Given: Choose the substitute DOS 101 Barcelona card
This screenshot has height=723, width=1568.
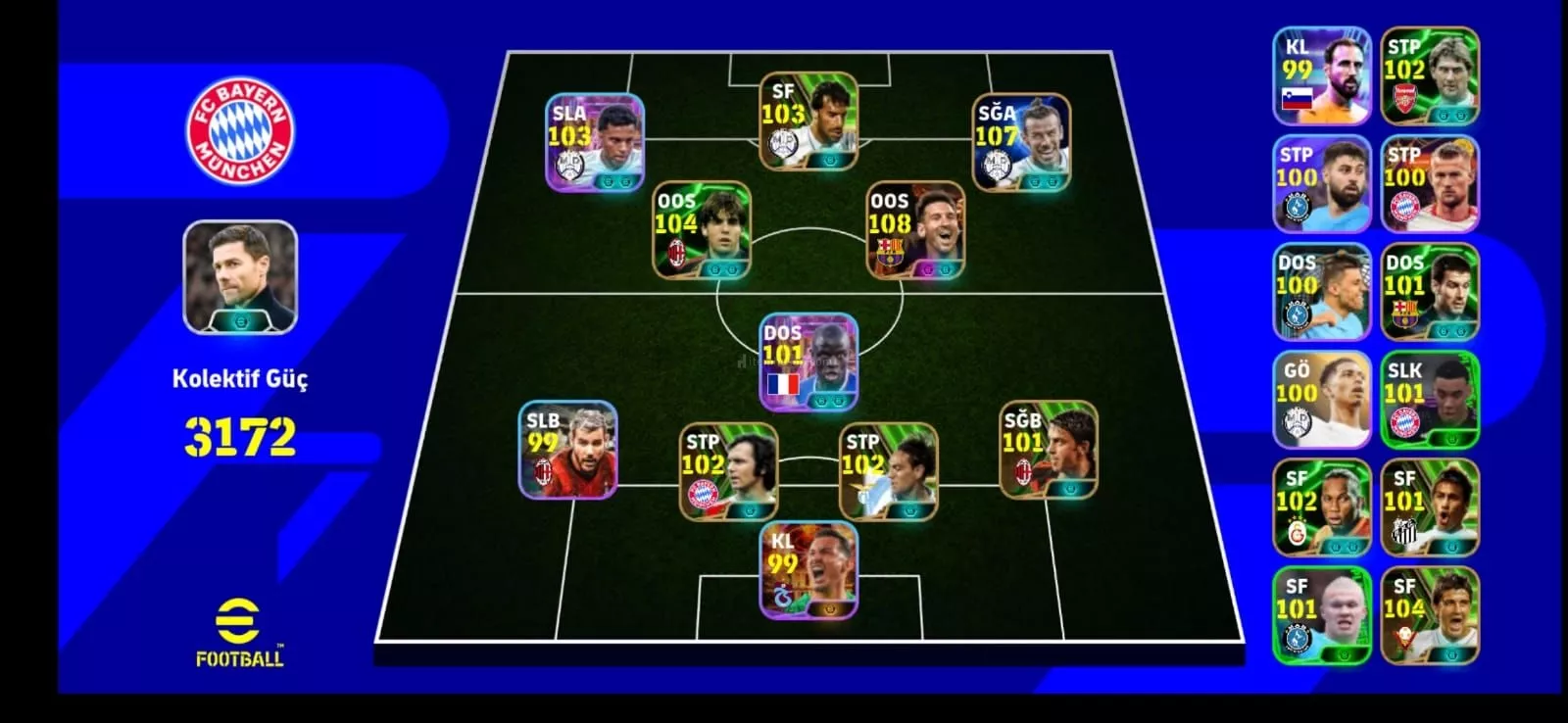Looking at the screenshot, I should pos(1430,292).
